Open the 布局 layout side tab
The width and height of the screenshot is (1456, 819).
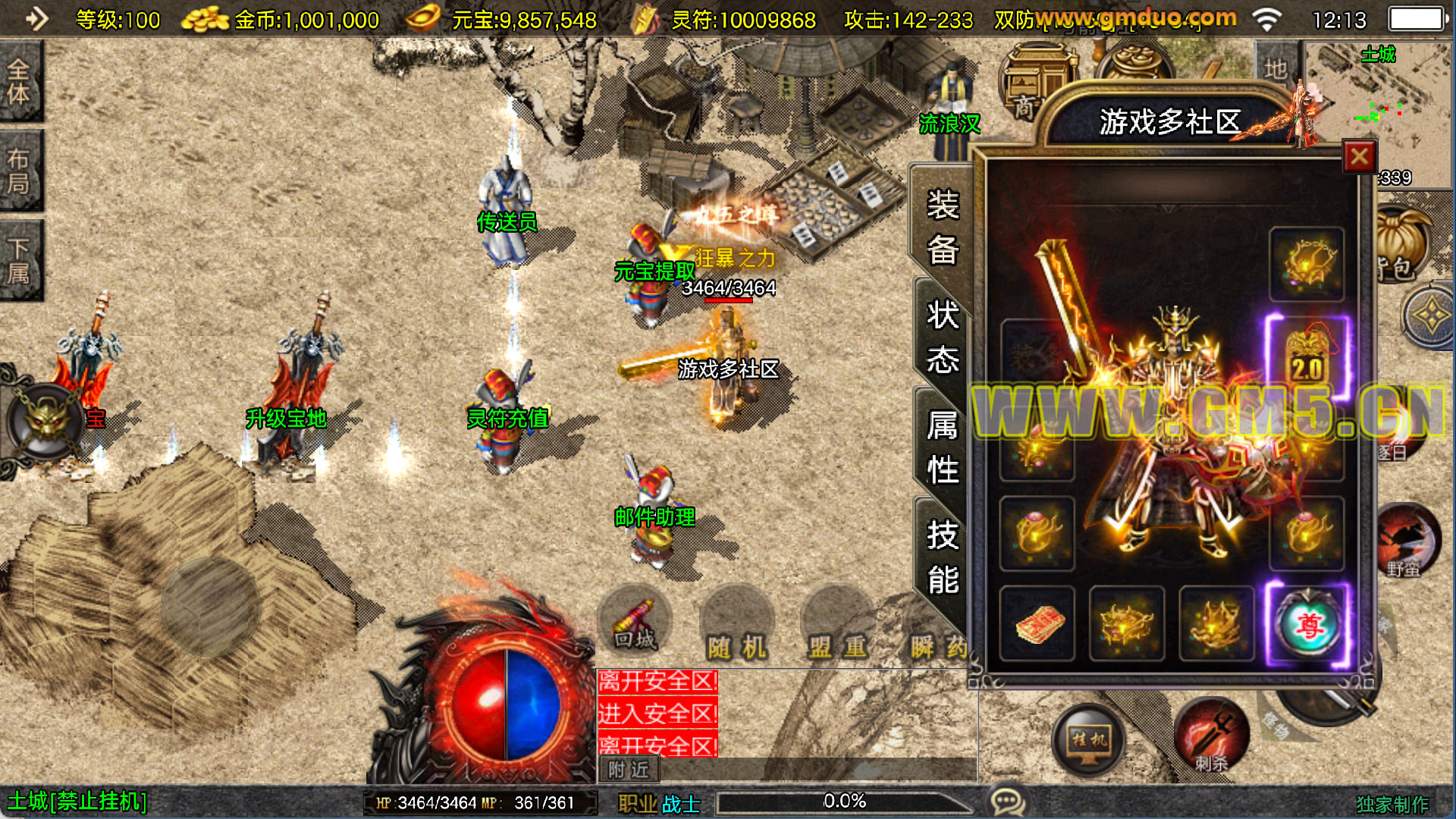(20, 171)
